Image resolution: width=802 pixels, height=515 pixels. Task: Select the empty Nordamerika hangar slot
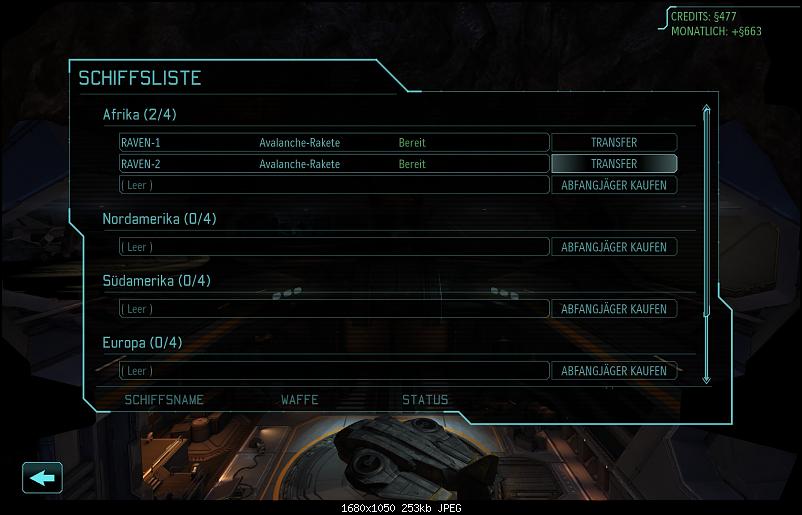coord(334,247)
